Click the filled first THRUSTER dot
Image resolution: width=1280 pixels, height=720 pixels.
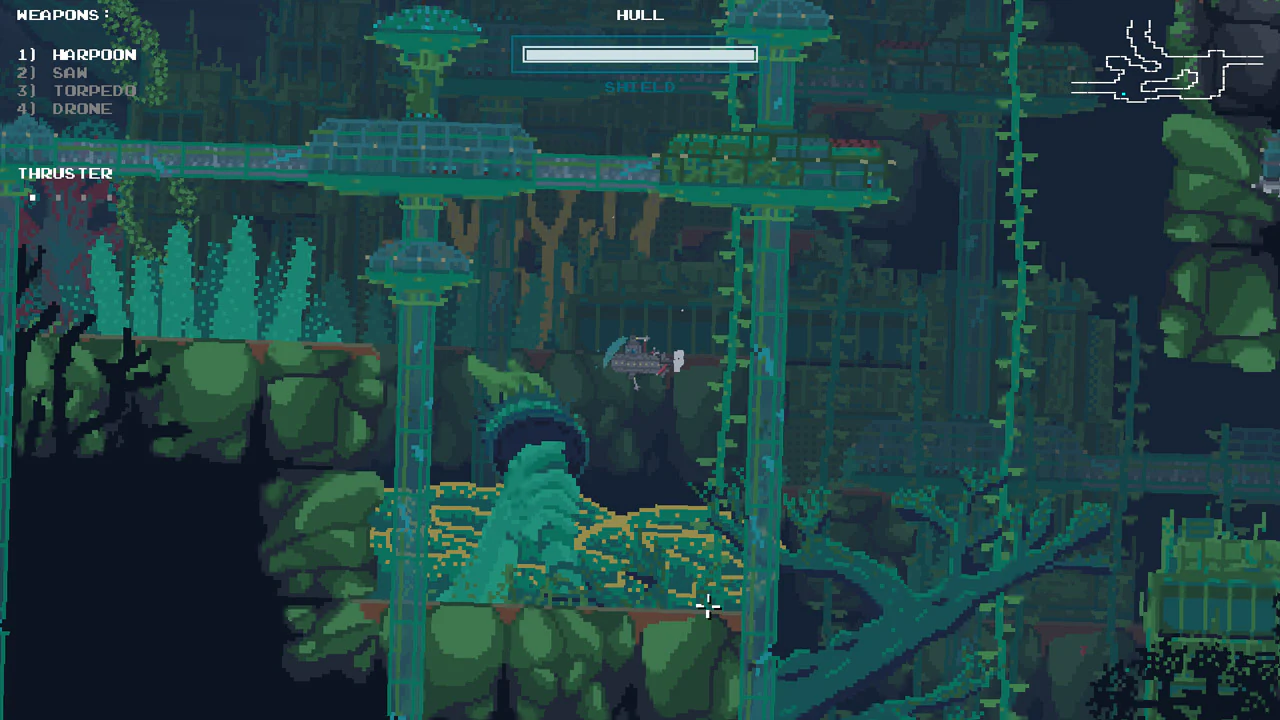32,197
